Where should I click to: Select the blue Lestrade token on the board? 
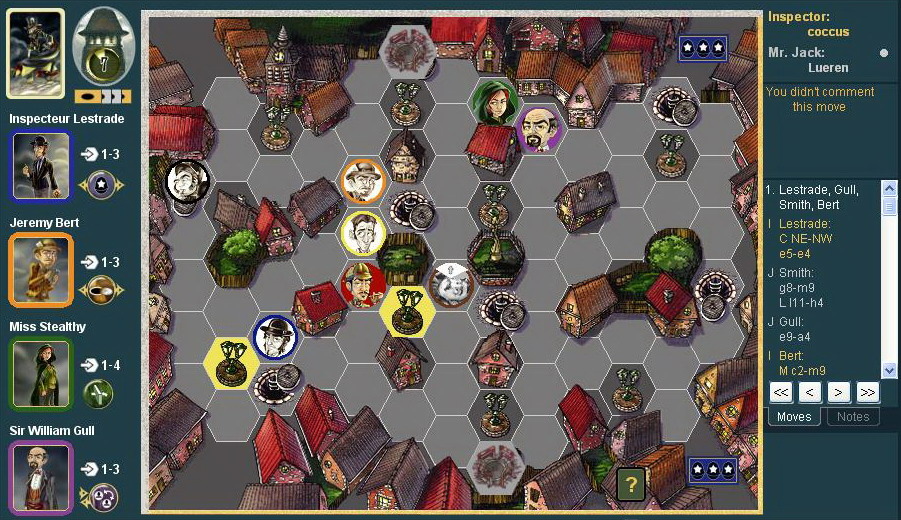(x=273, y=337)
